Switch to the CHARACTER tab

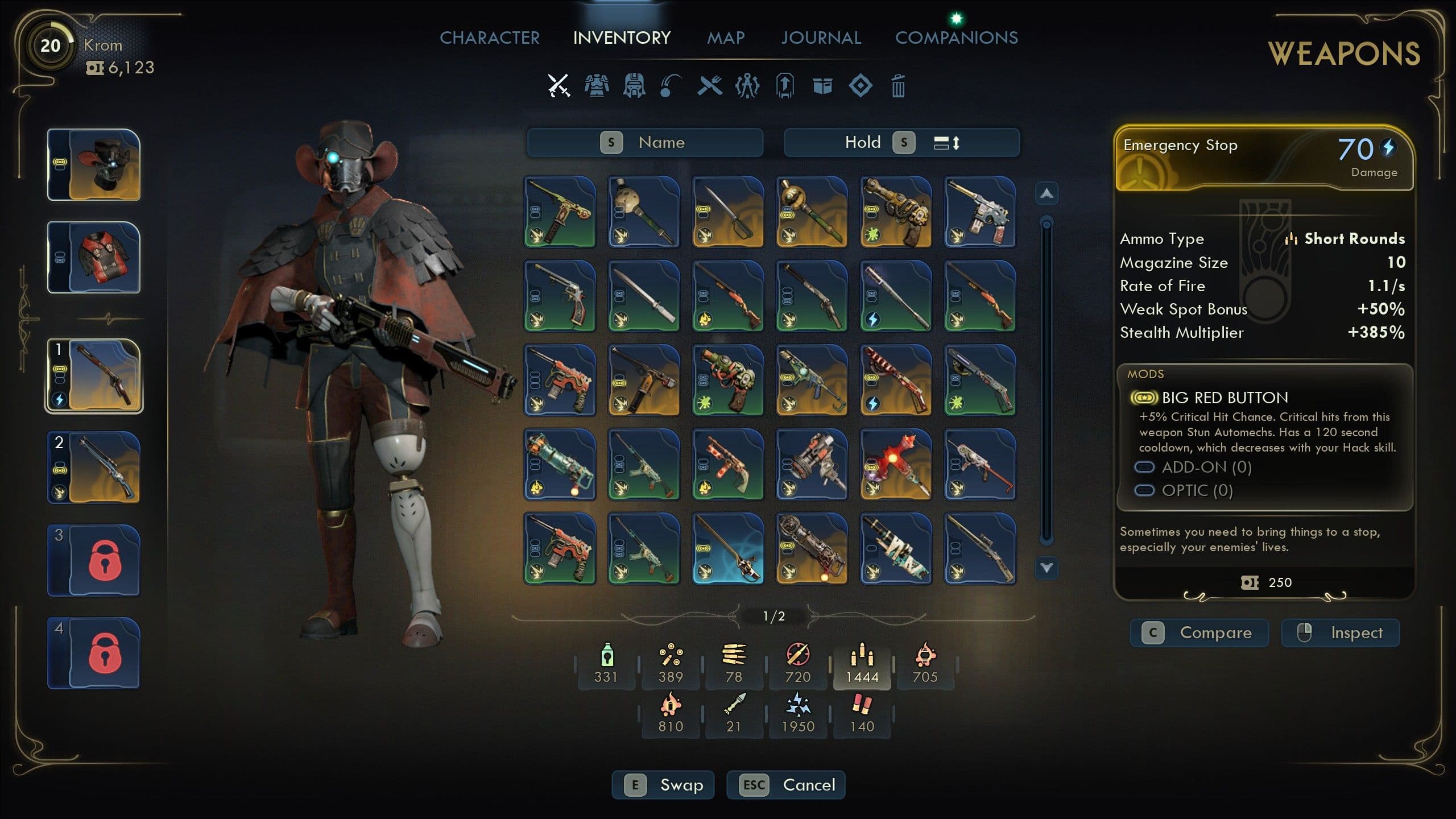click(491, 38)
